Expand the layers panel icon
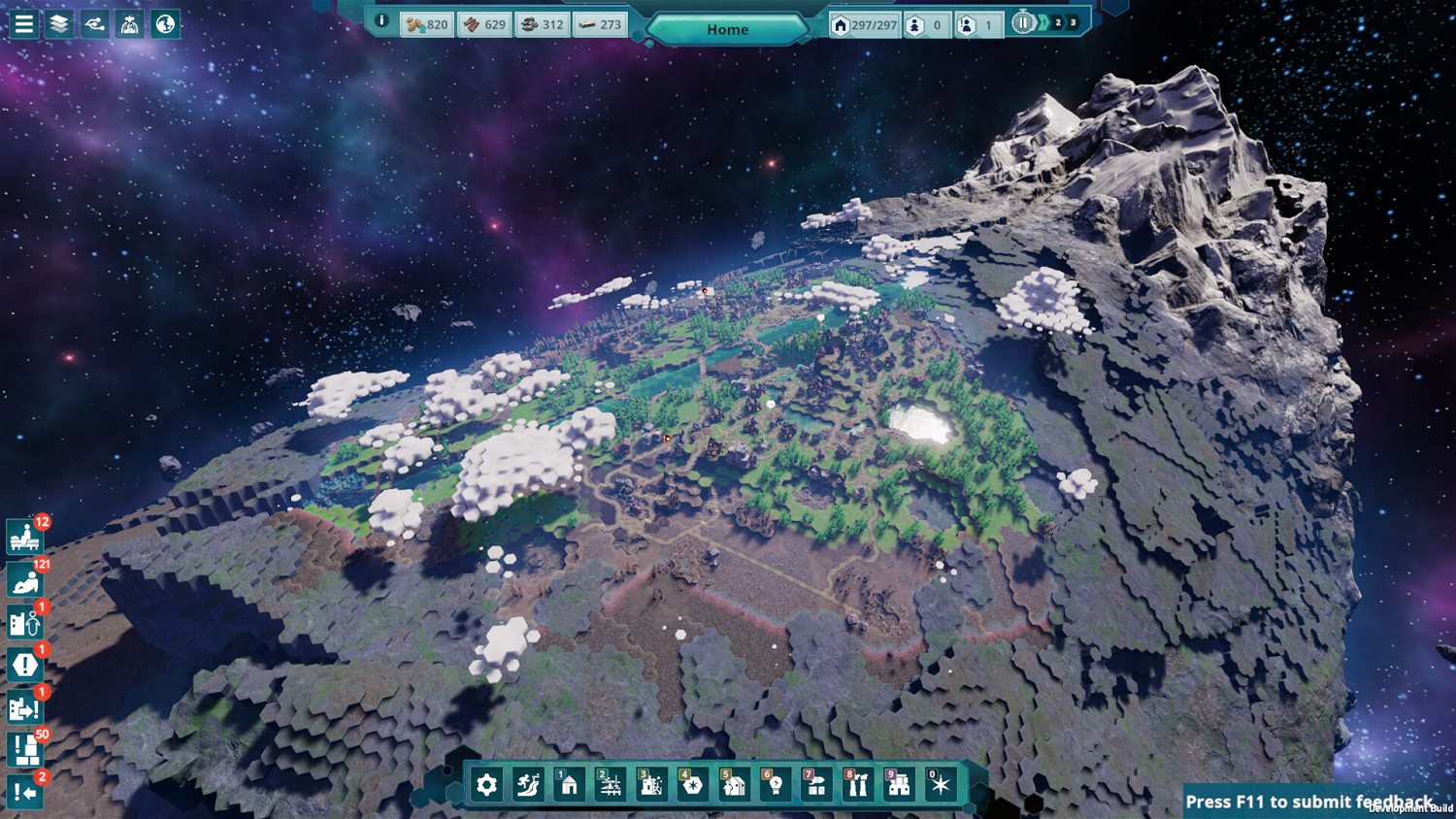The width and height of the screenshot is (1456, 819). click(x=59, y=23)
